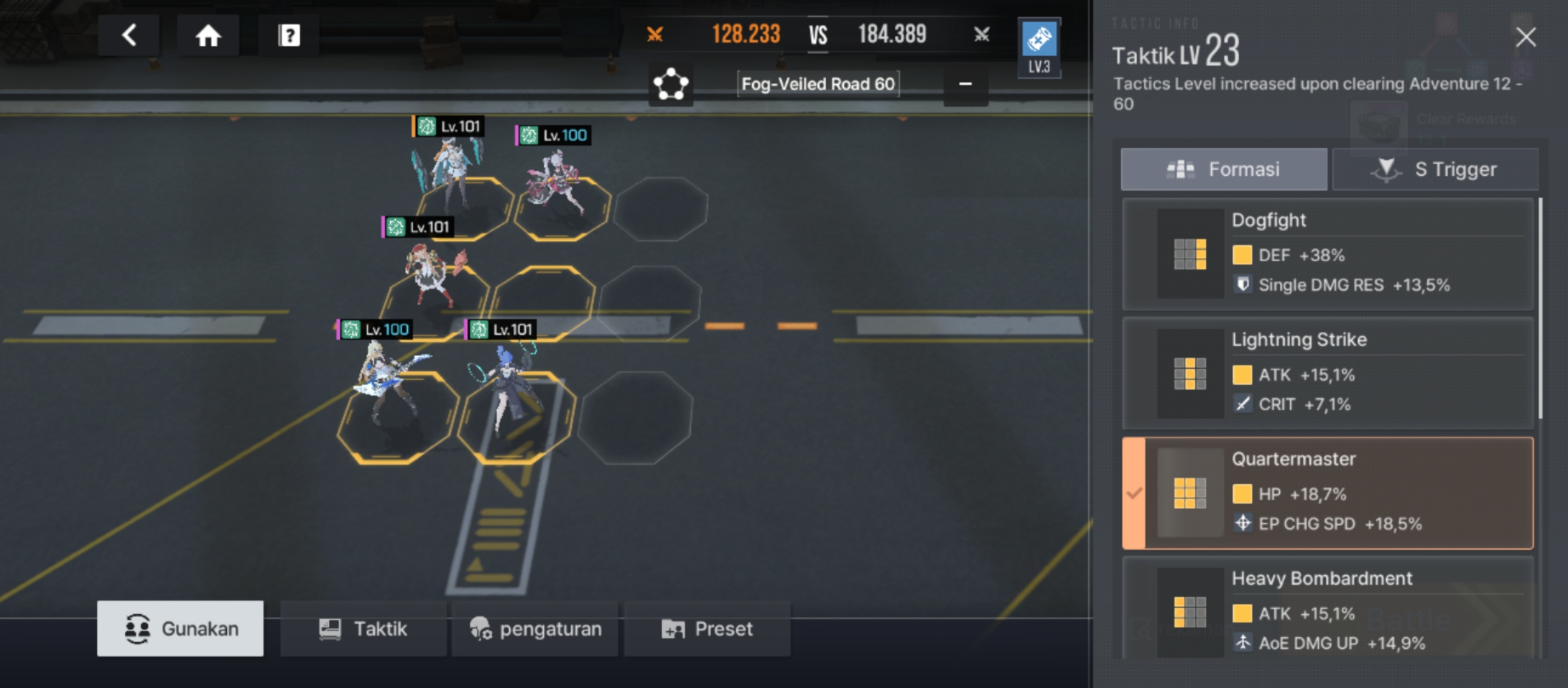
Task: Choose the Lightning Strike formation
Action: (x=1328, y=373)
